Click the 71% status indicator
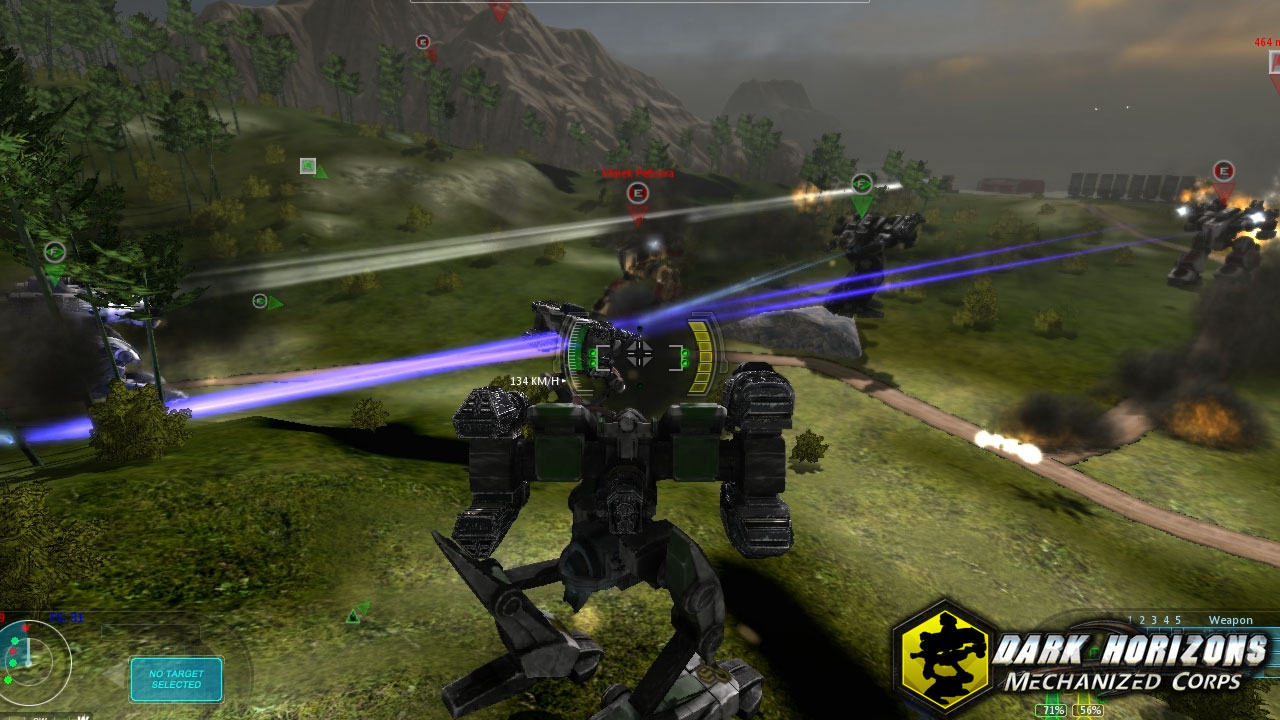The height and width of the screenshot is (720, 1280). tap(1050, 710)
